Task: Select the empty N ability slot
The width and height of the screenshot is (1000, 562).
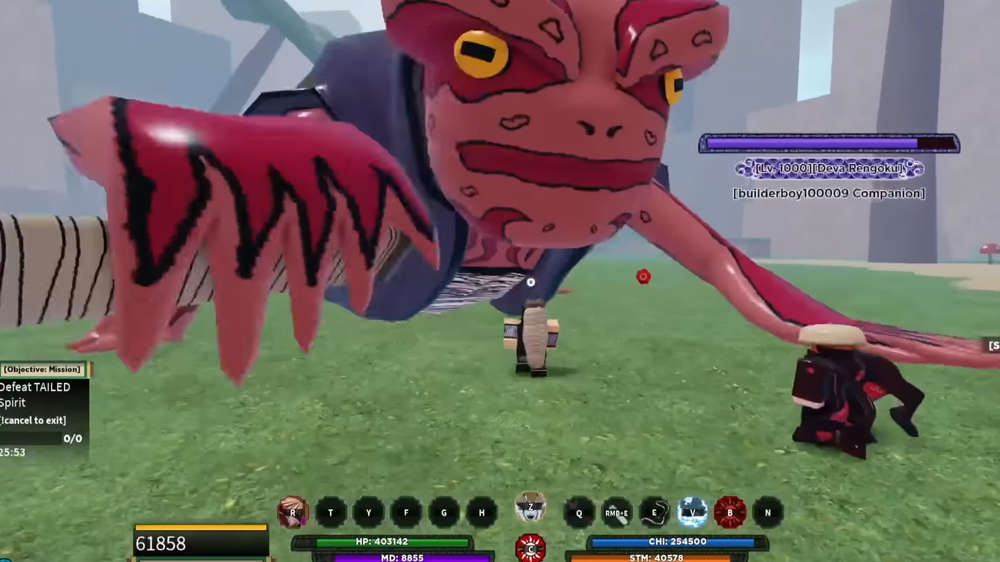Action: 767,512
